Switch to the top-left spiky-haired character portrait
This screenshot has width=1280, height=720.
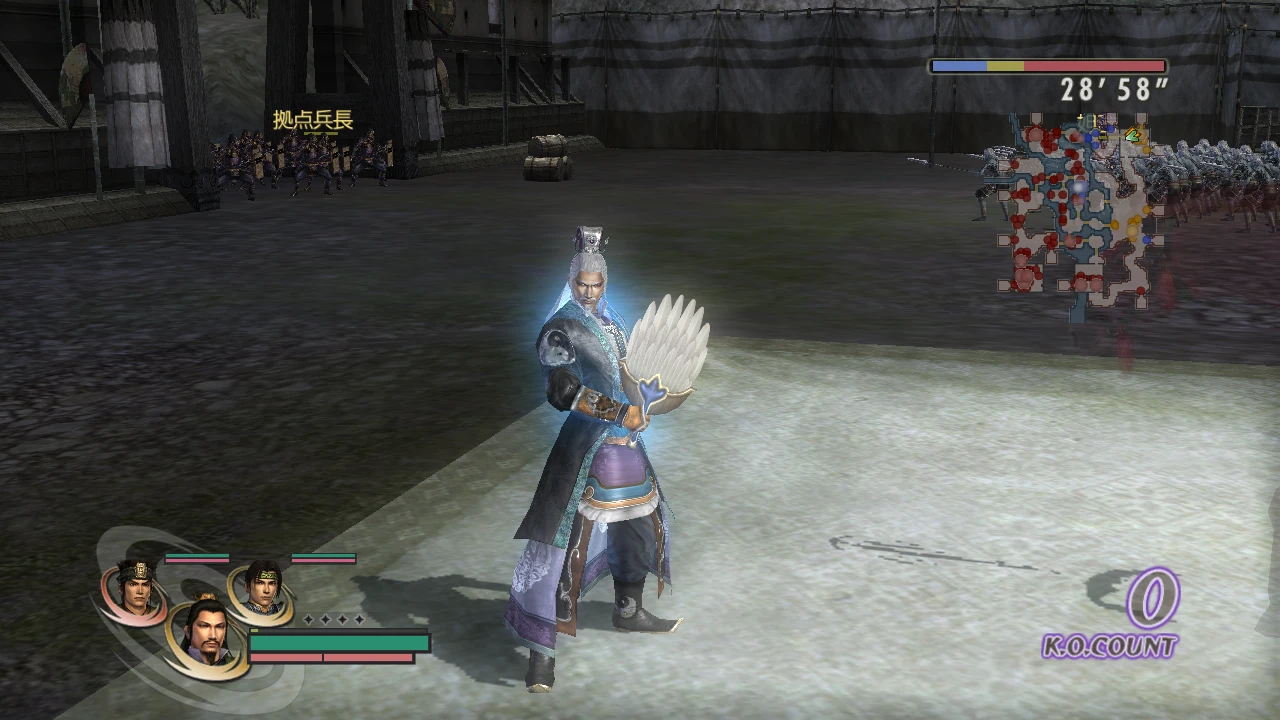pyautogui.click(x=137, y=587)
